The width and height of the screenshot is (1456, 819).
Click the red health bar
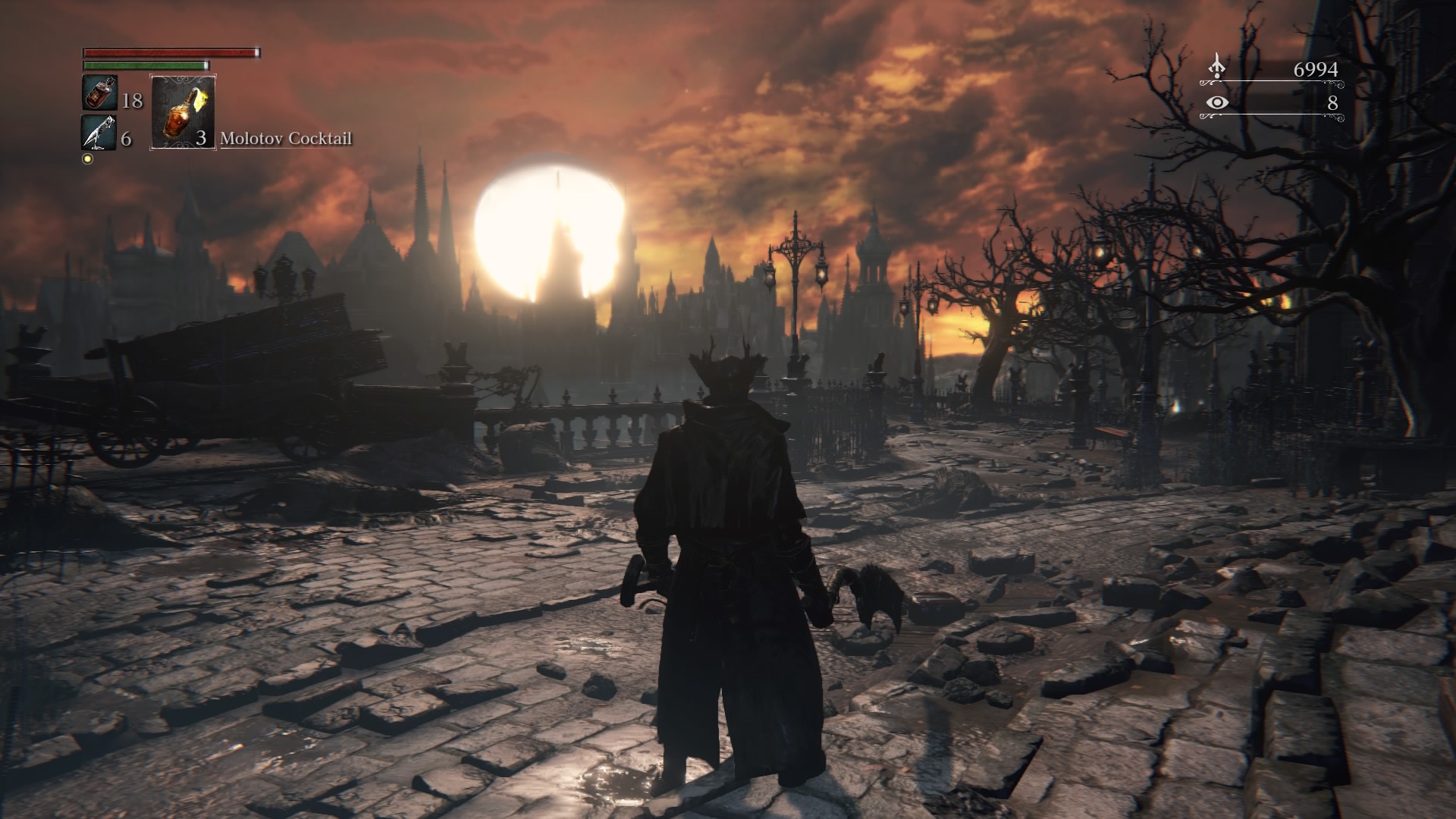[x=171, y=53]
